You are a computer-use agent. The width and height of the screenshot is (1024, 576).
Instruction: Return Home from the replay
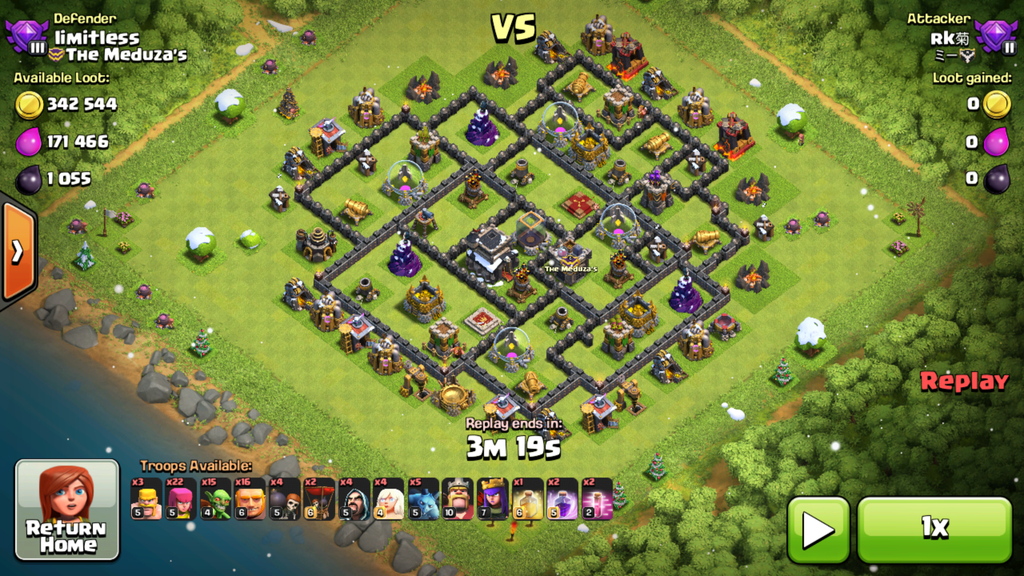click(x=67, y=510)
